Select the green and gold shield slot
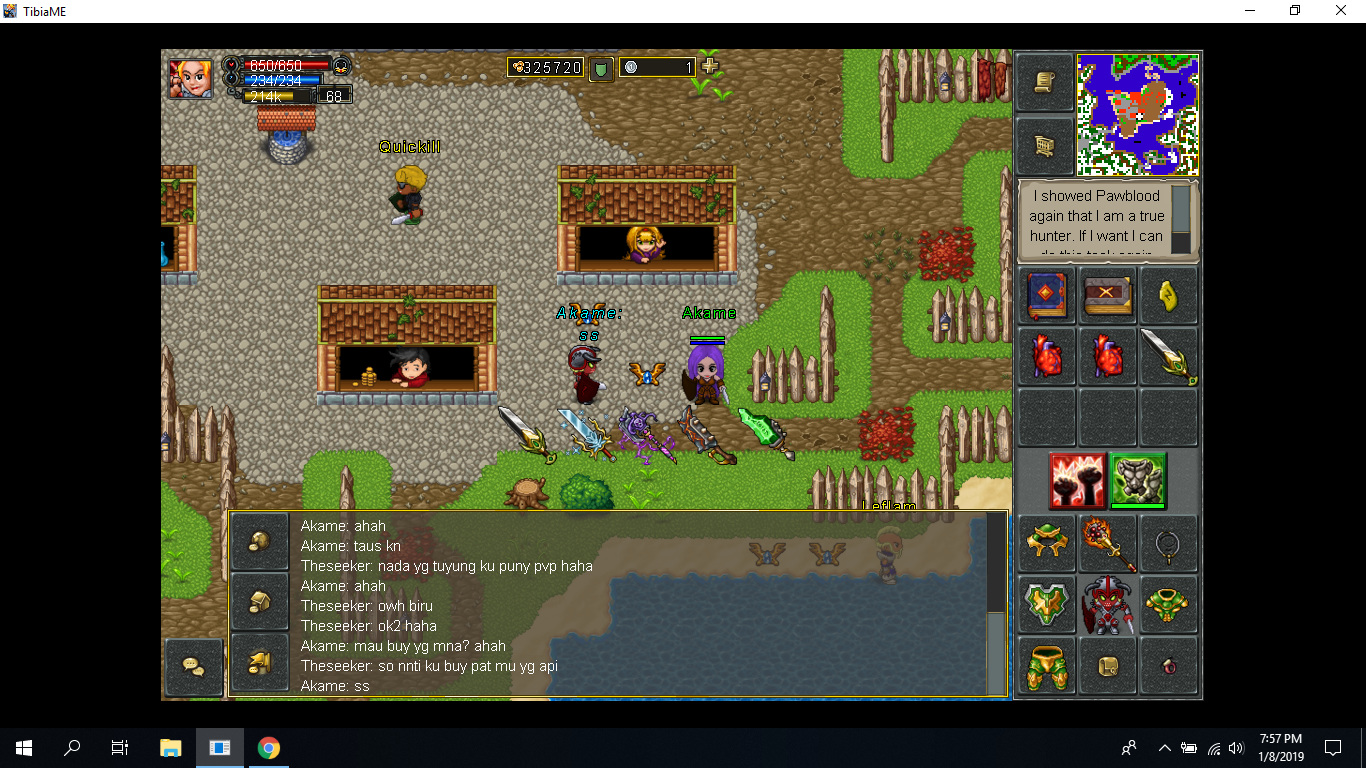This screenshot has width=1366, height=768. point(1047,605)
